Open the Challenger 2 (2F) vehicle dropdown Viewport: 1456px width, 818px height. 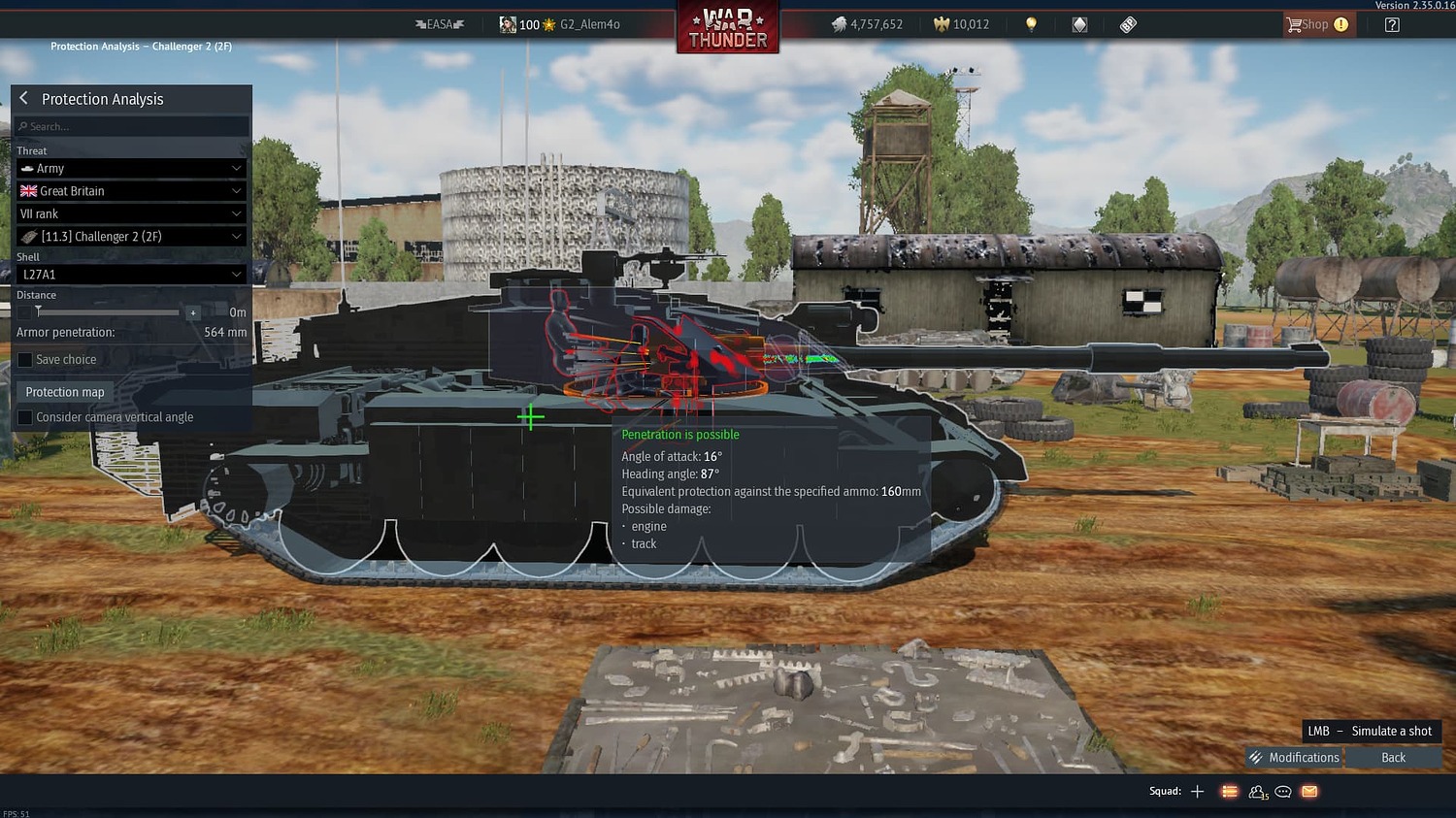[x=131, y=236]
